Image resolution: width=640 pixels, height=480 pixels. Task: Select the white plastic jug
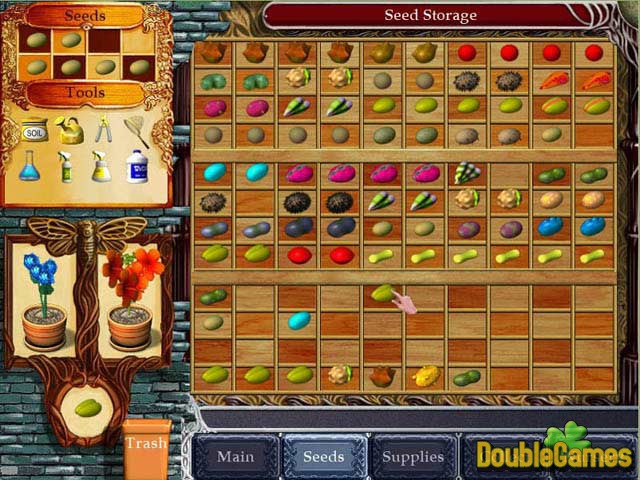[x=137, y=166]
